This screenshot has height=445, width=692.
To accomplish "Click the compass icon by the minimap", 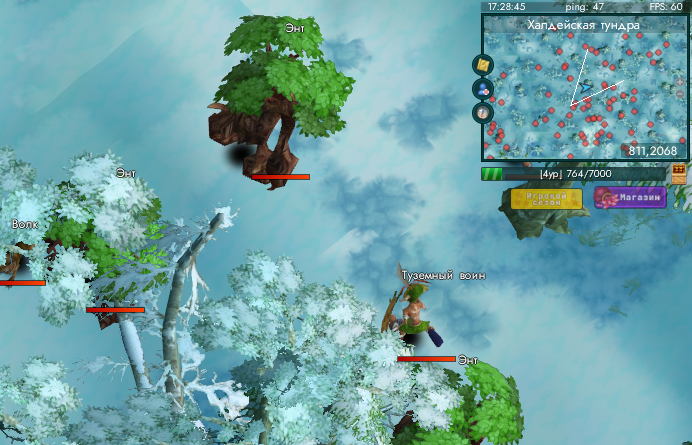I will [484, 111].
